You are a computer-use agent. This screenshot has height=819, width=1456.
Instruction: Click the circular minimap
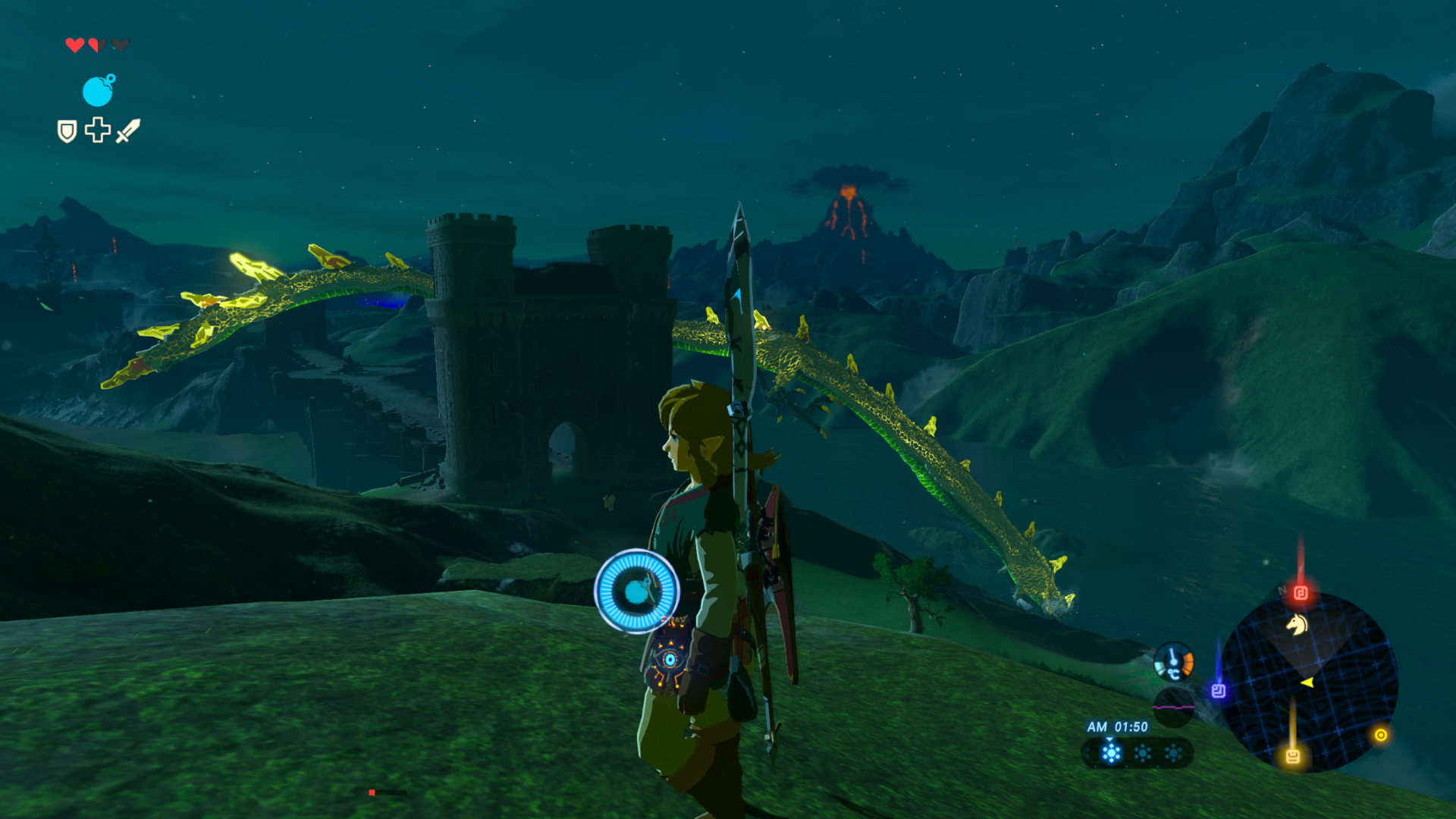tap(1310, 682)
